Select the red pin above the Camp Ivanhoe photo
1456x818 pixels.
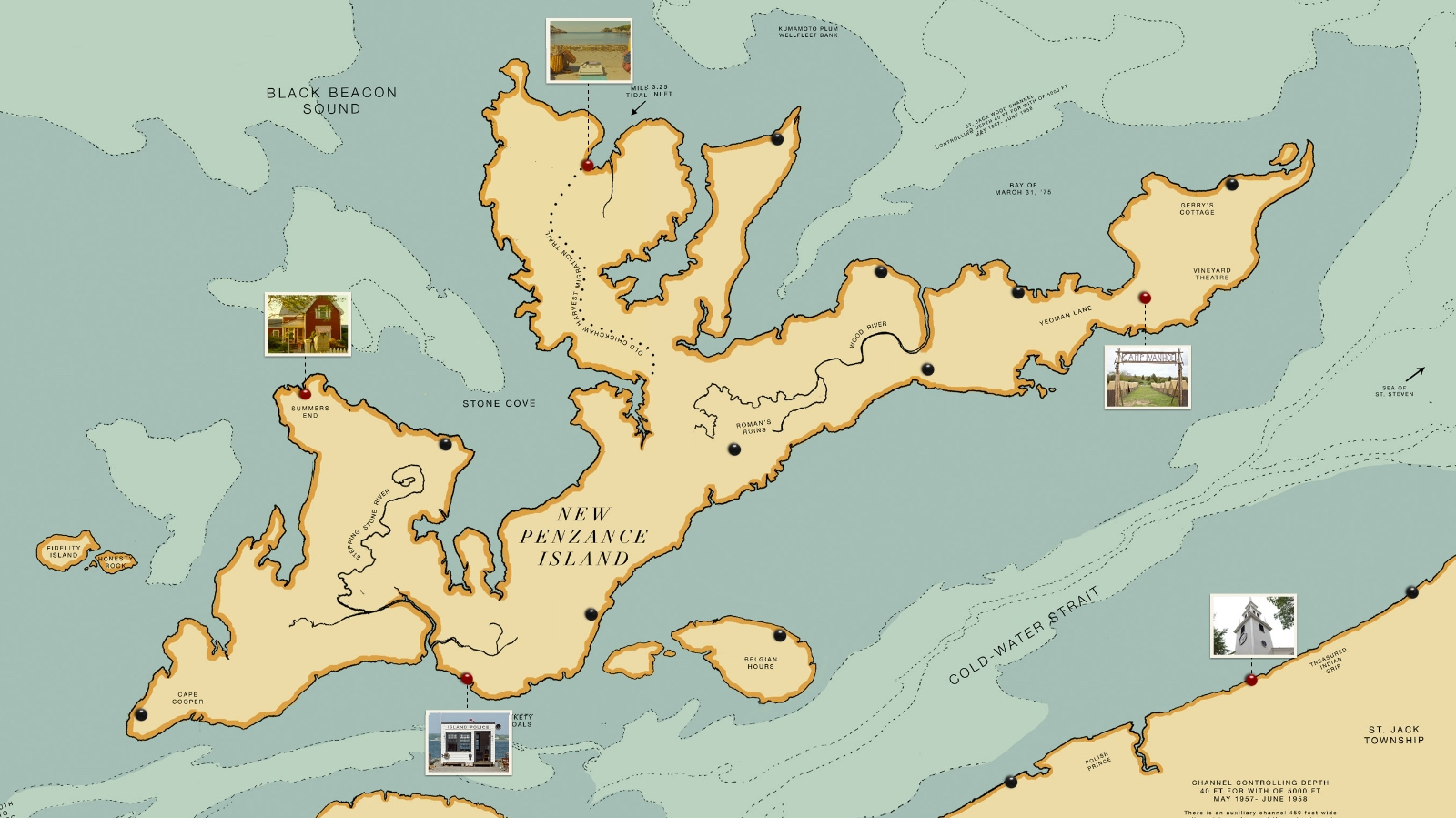tap(1145, 298)
